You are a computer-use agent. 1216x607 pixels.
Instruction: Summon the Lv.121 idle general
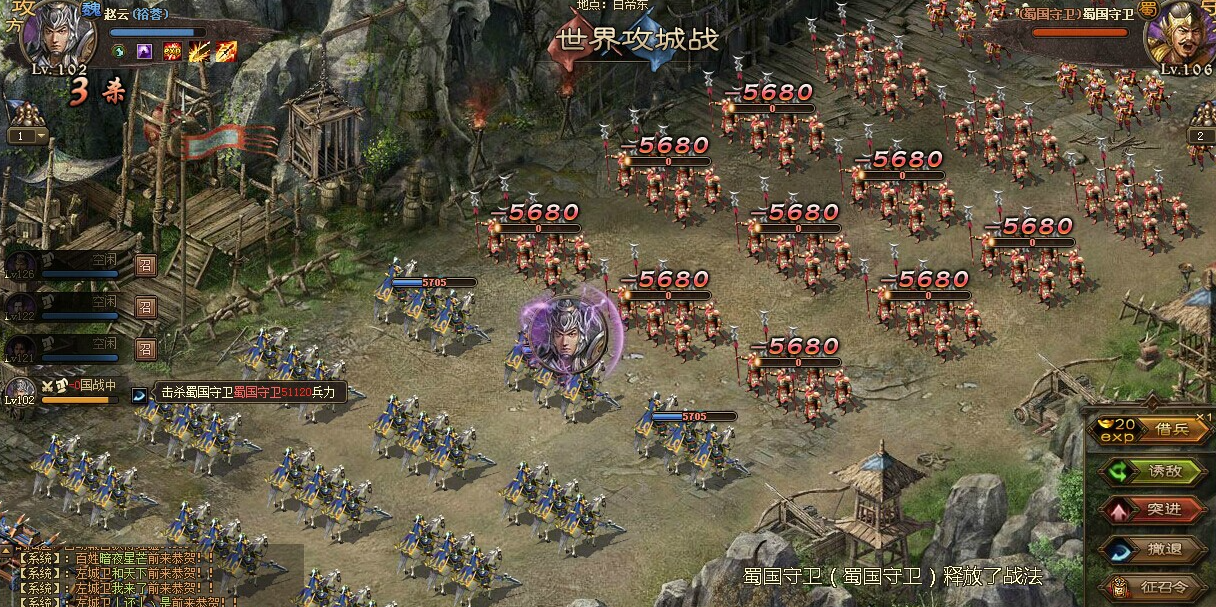coord(146,348)
